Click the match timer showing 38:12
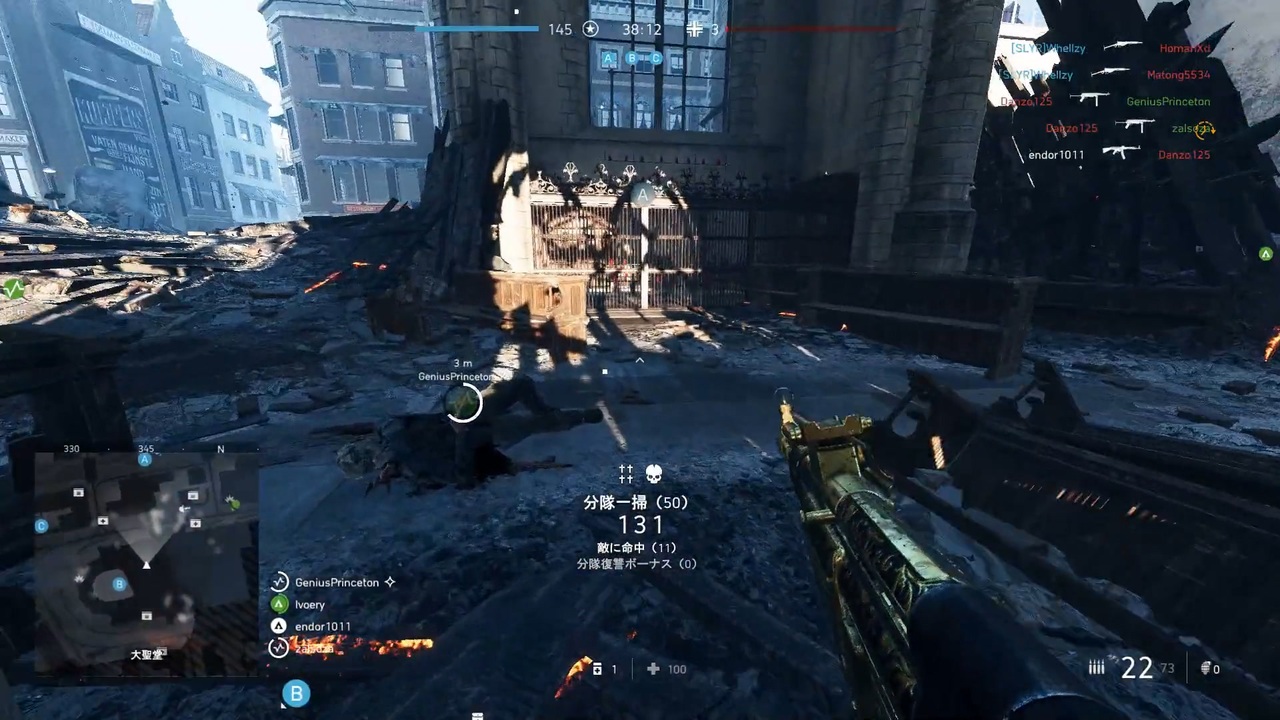The image size is (1280, 720). 641,29
